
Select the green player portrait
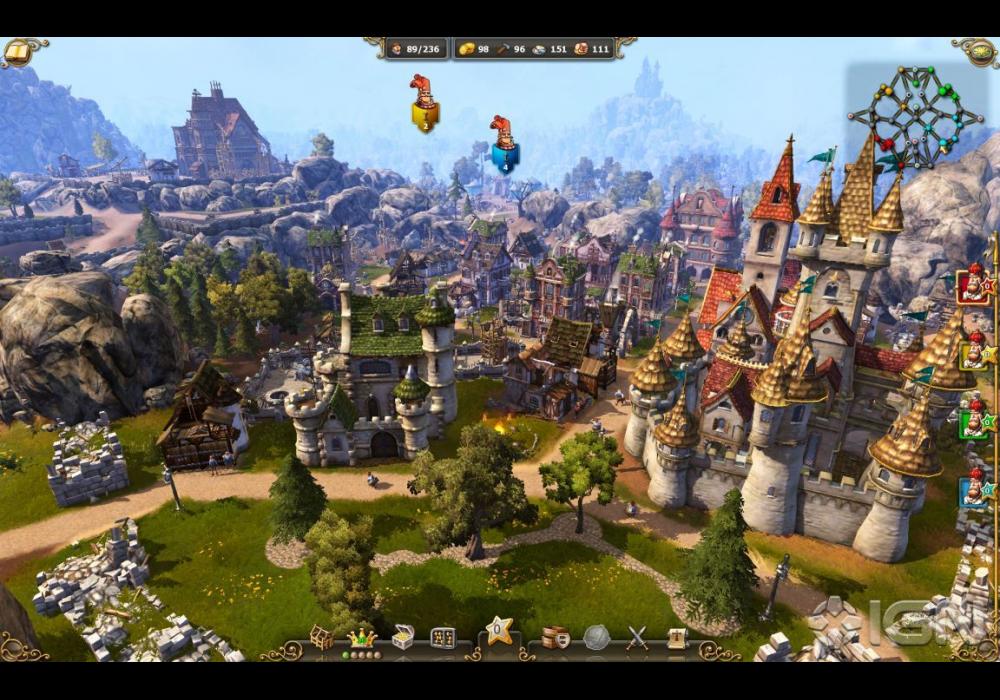973,421
